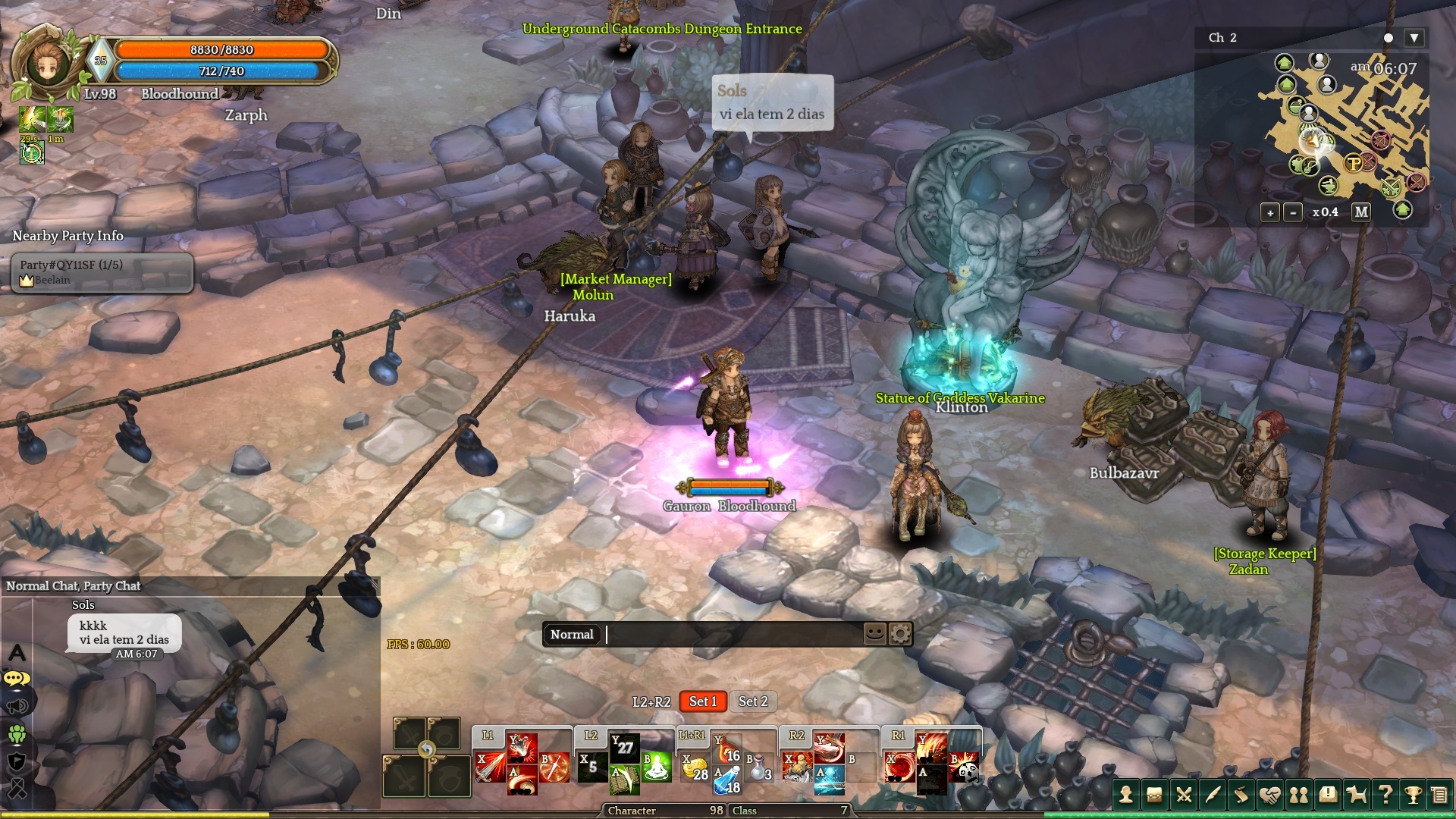Open the help question mark menu
This screenshot has width=1456, height=819.
1385,795
